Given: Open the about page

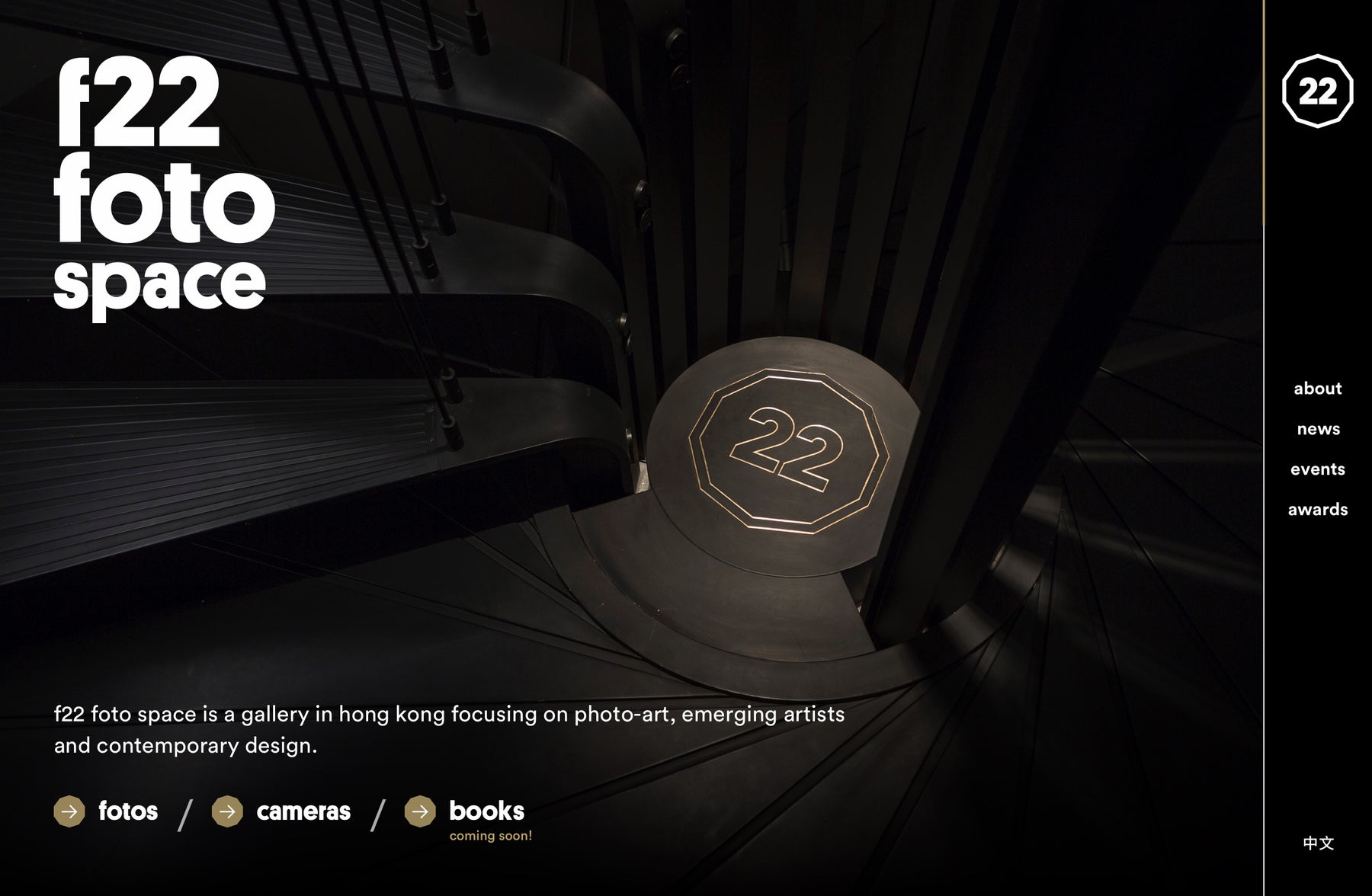Looking at the screenshot, I should [x=1317, y=389].
